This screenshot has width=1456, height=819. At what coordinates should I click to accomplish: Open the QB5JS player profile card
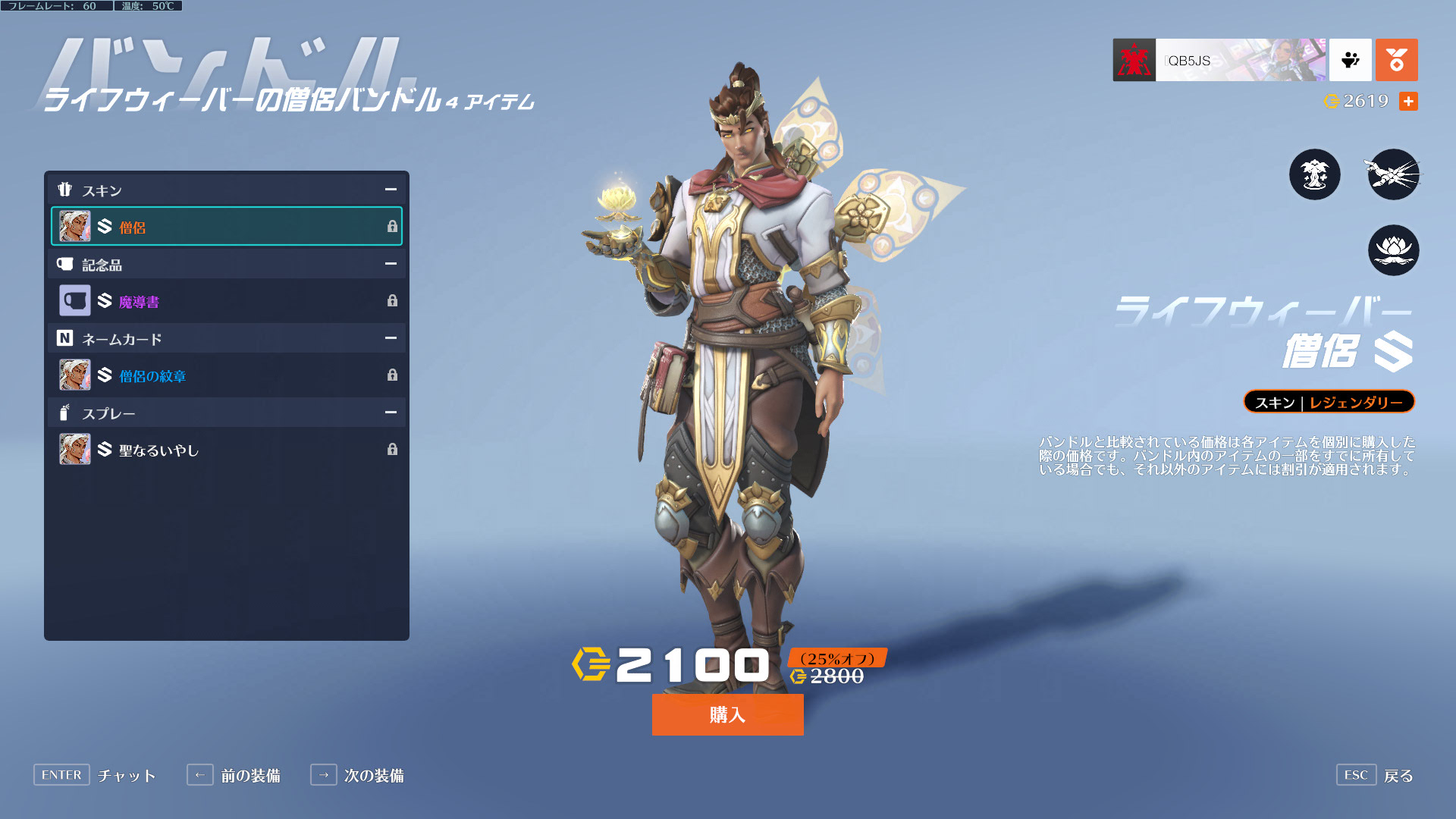click(x=1219, y=60)
